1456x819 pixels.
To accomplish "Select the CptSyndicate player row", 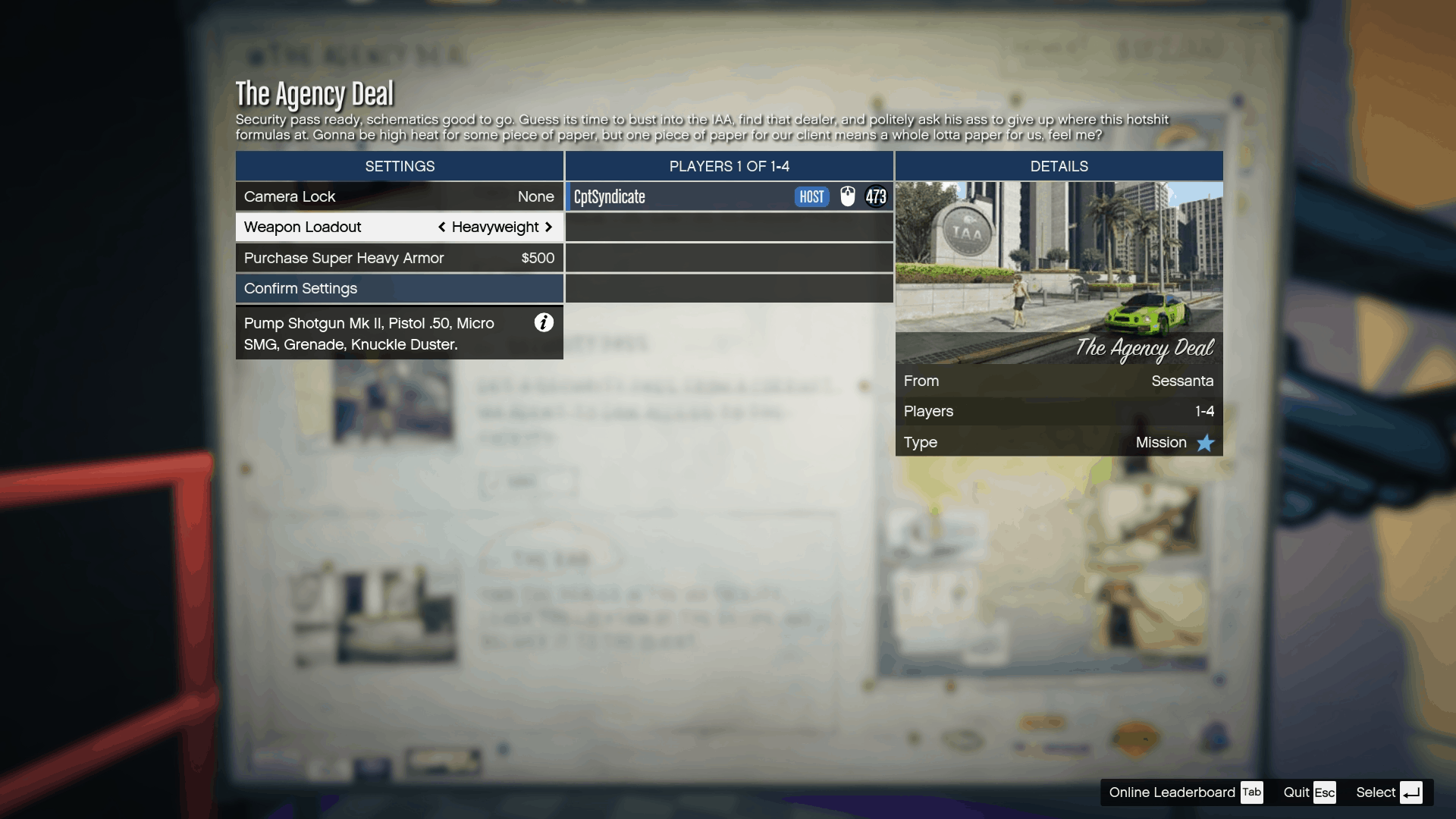I will (682, 196).
